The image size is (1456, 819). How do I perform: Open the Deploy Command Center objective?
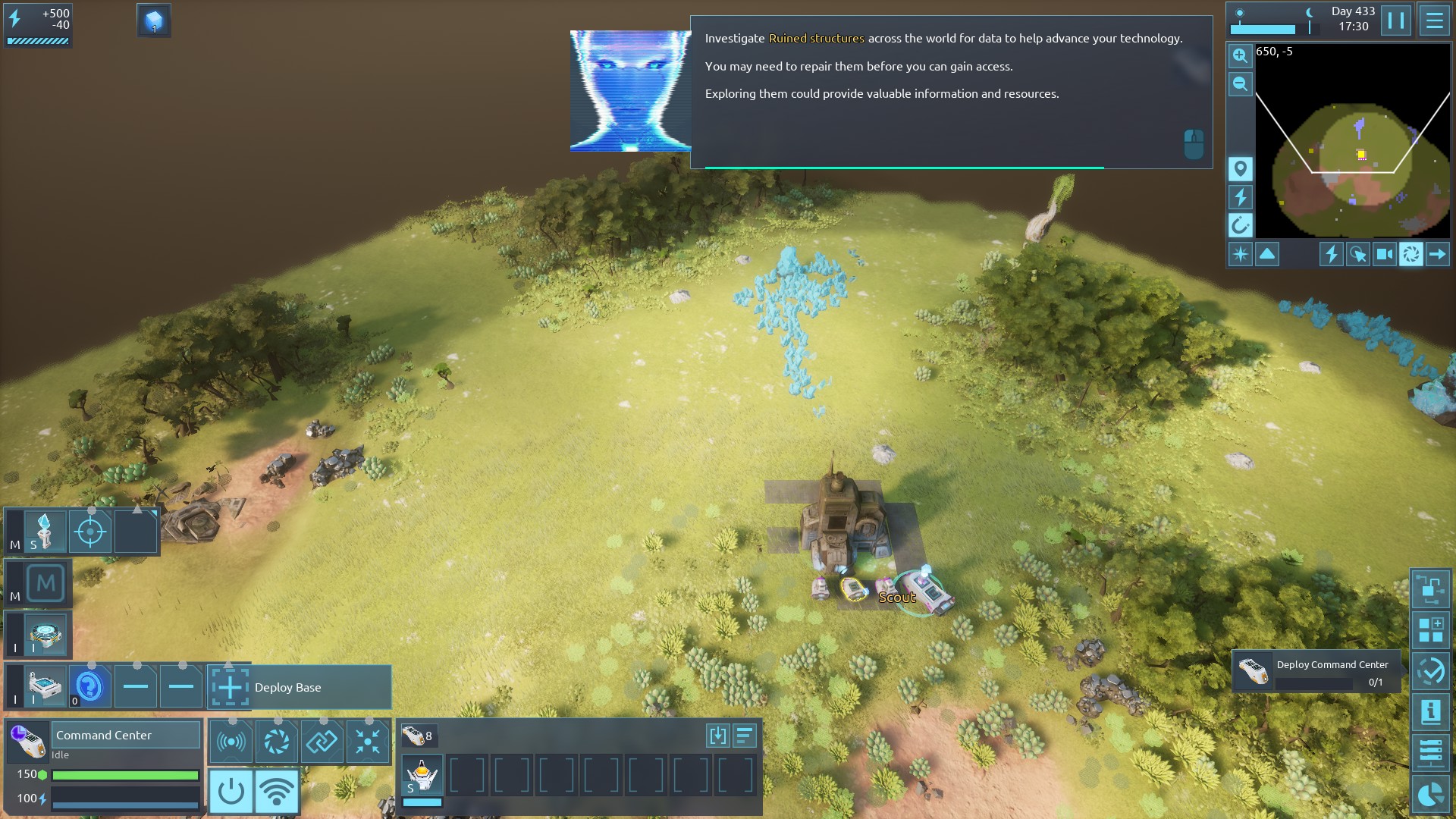1316,672
